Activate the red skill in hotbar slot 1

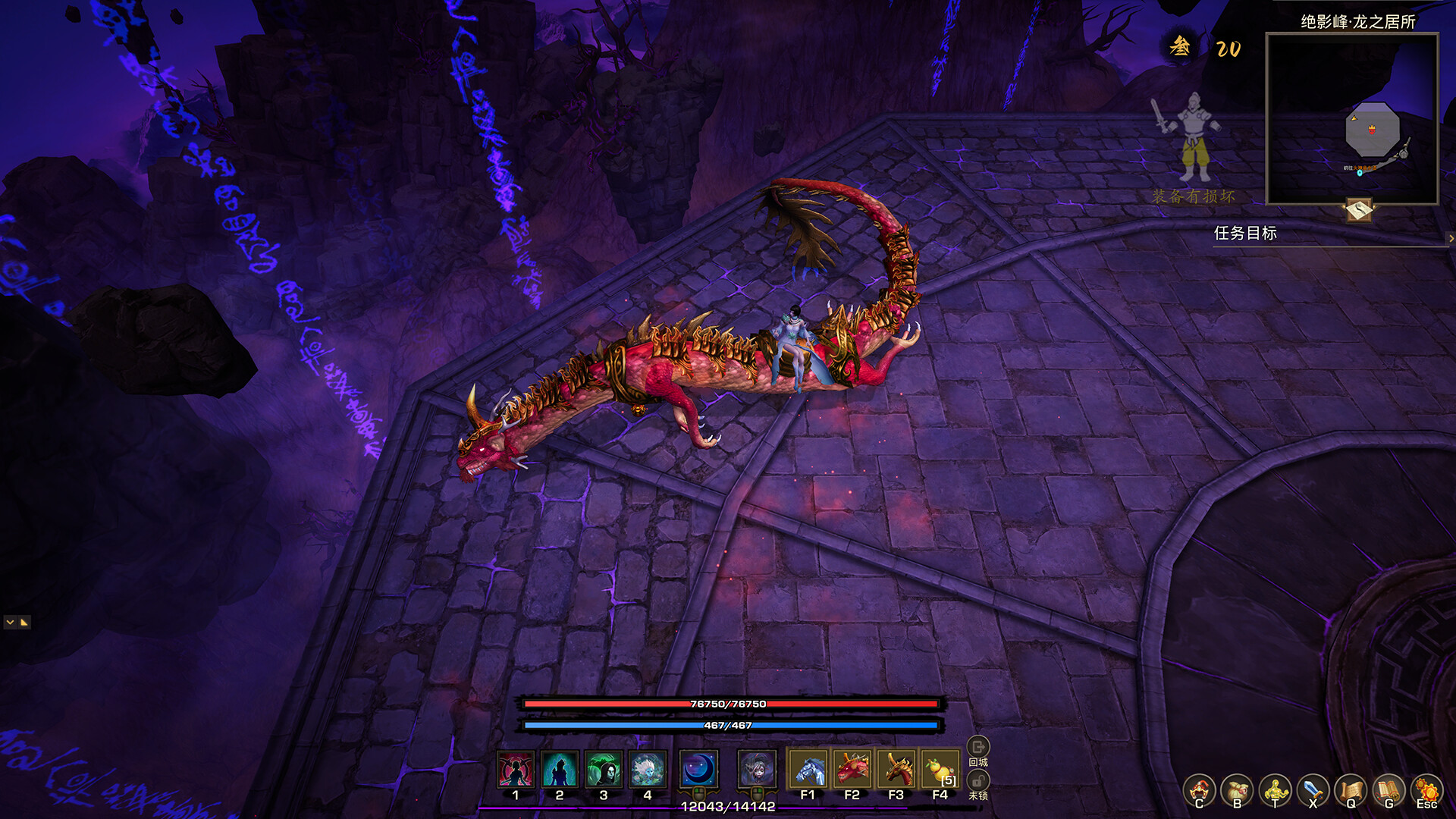click(514, 769)
